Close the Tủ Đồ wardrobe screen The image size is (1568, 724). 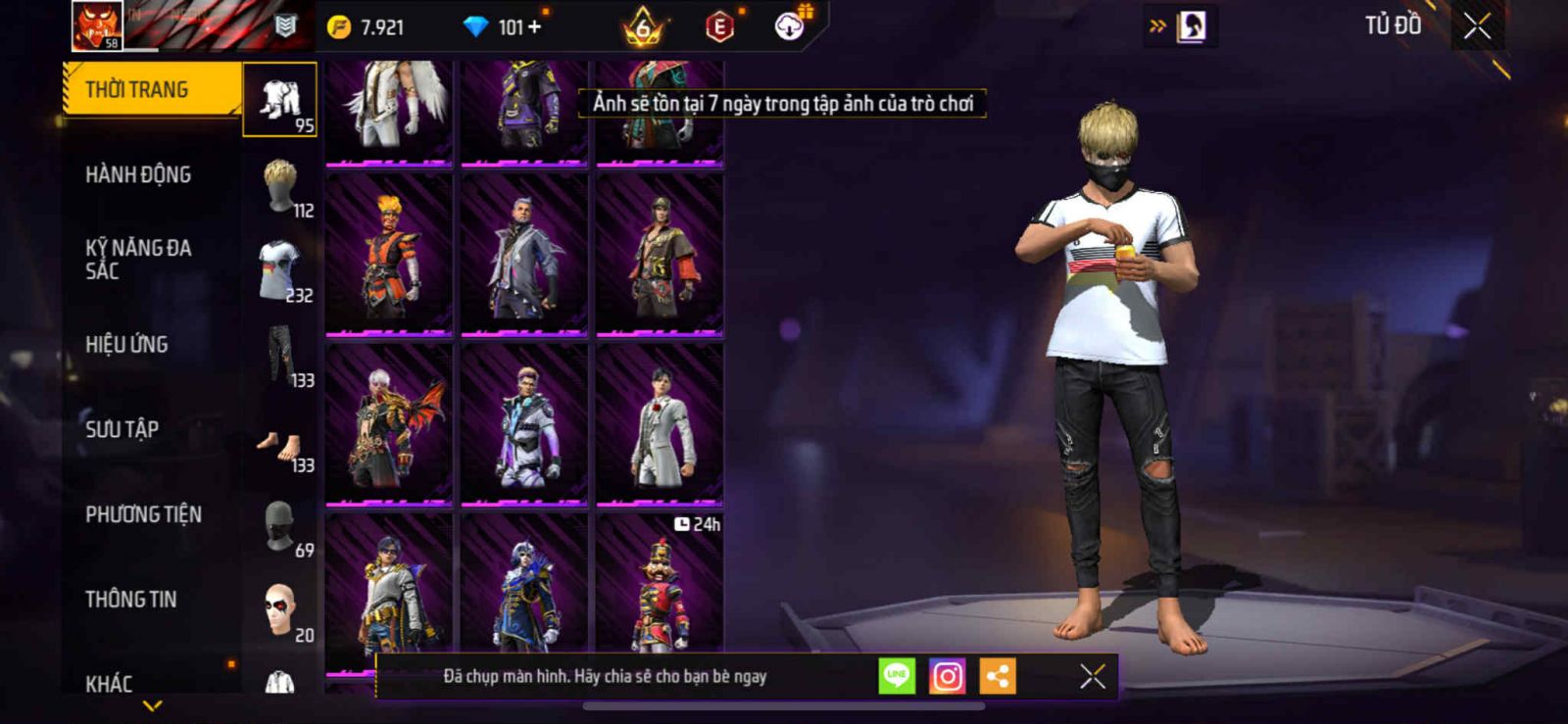pos(1477,26)
